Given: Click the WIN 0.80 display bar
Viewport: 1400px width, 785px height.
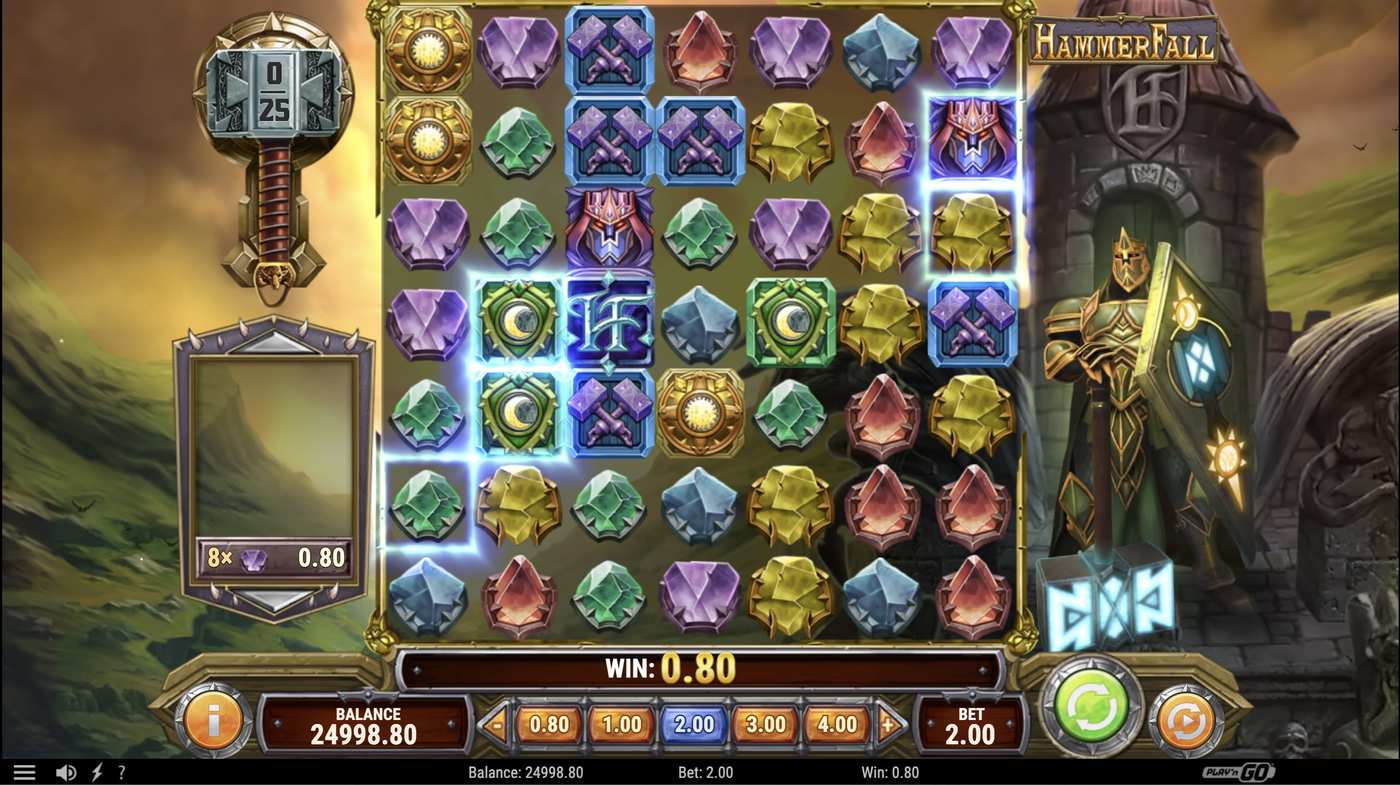Looking at the screenshot, I should (700, 668).
